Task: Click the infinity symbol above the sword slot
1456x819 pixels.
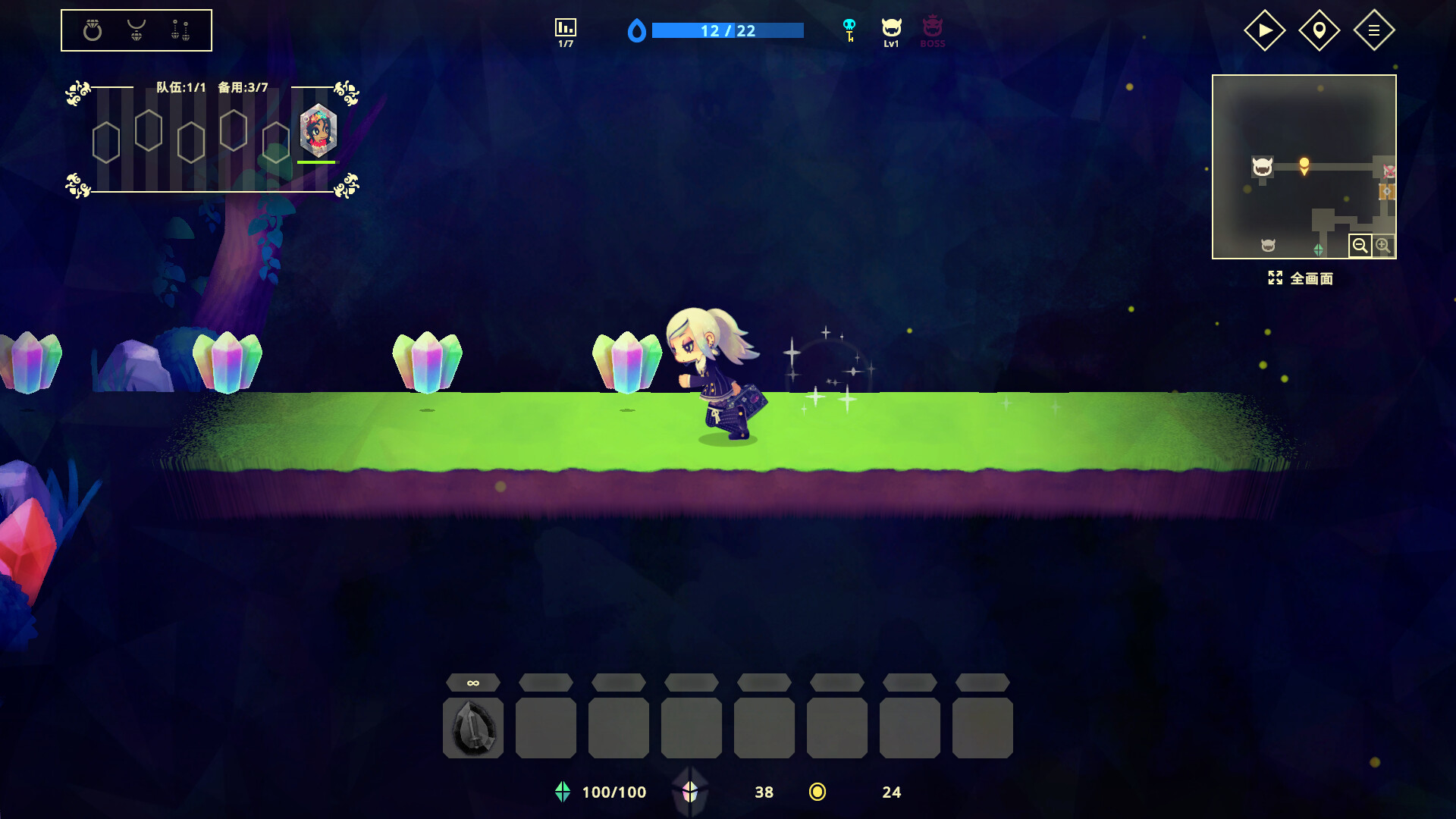Action: [x=472, y=682]
